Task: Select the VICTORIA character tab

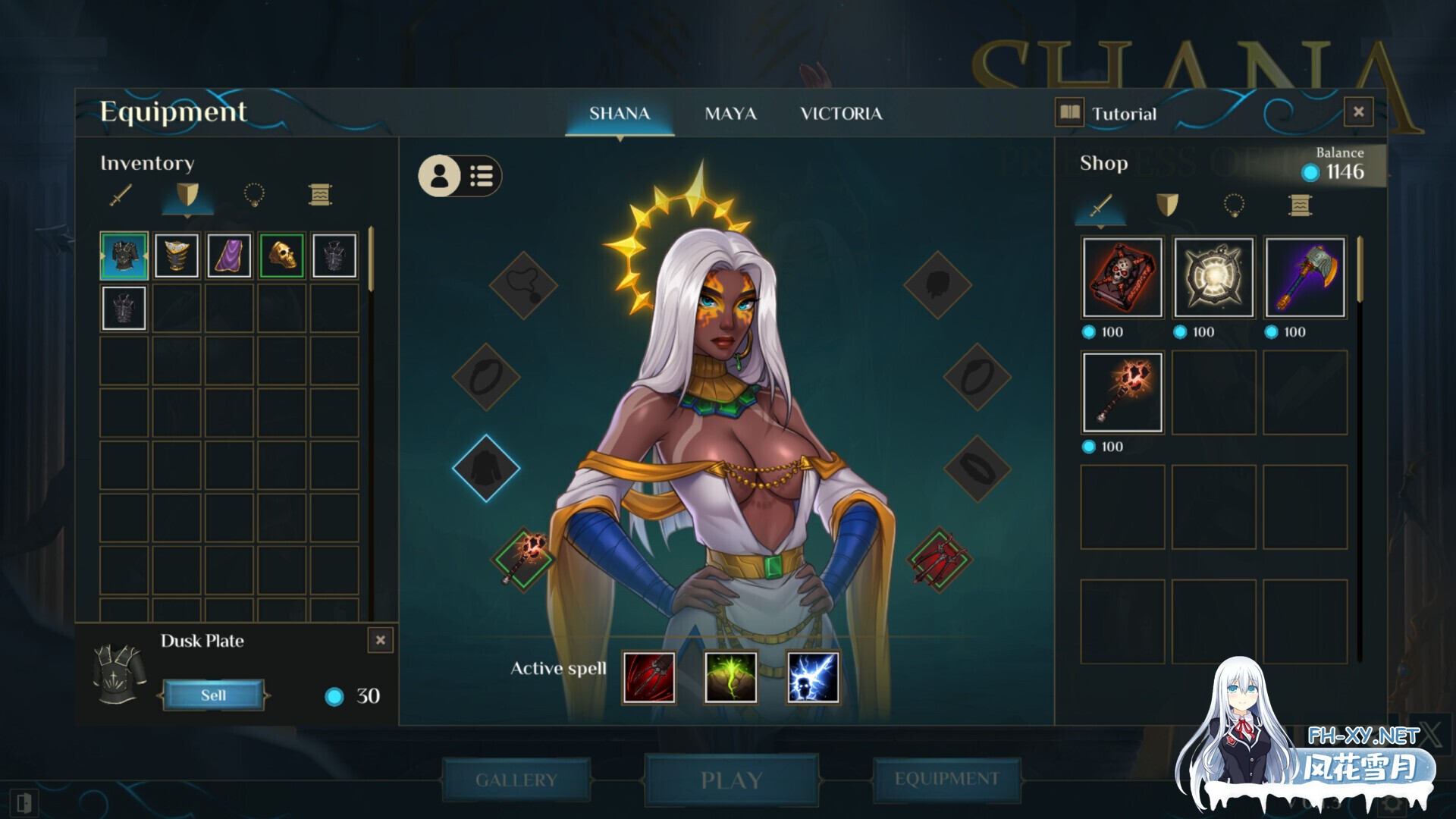Action: pos(841,114)
